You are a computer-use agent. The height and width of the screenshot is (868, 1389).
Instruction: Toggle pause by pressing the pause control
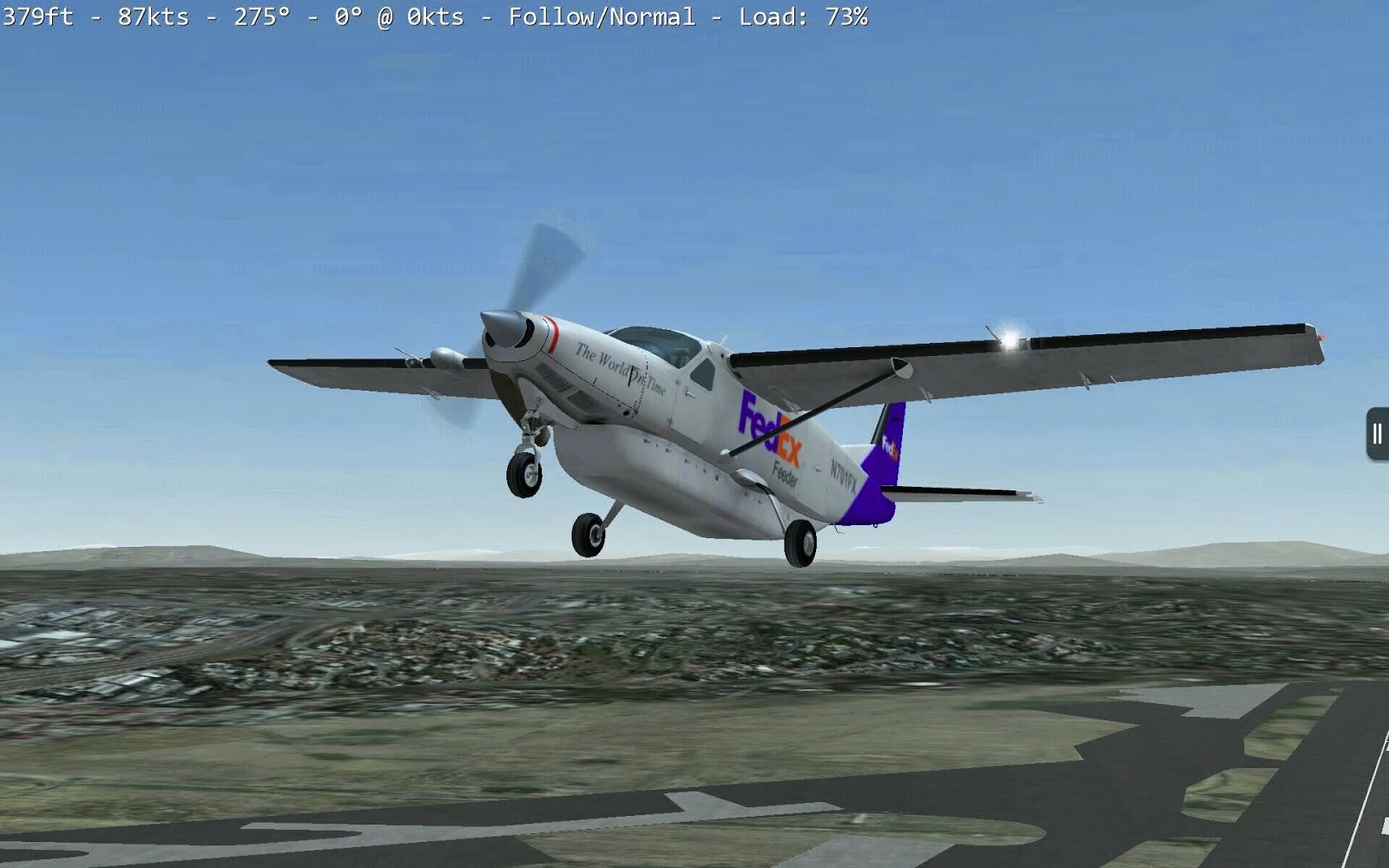1377,432
